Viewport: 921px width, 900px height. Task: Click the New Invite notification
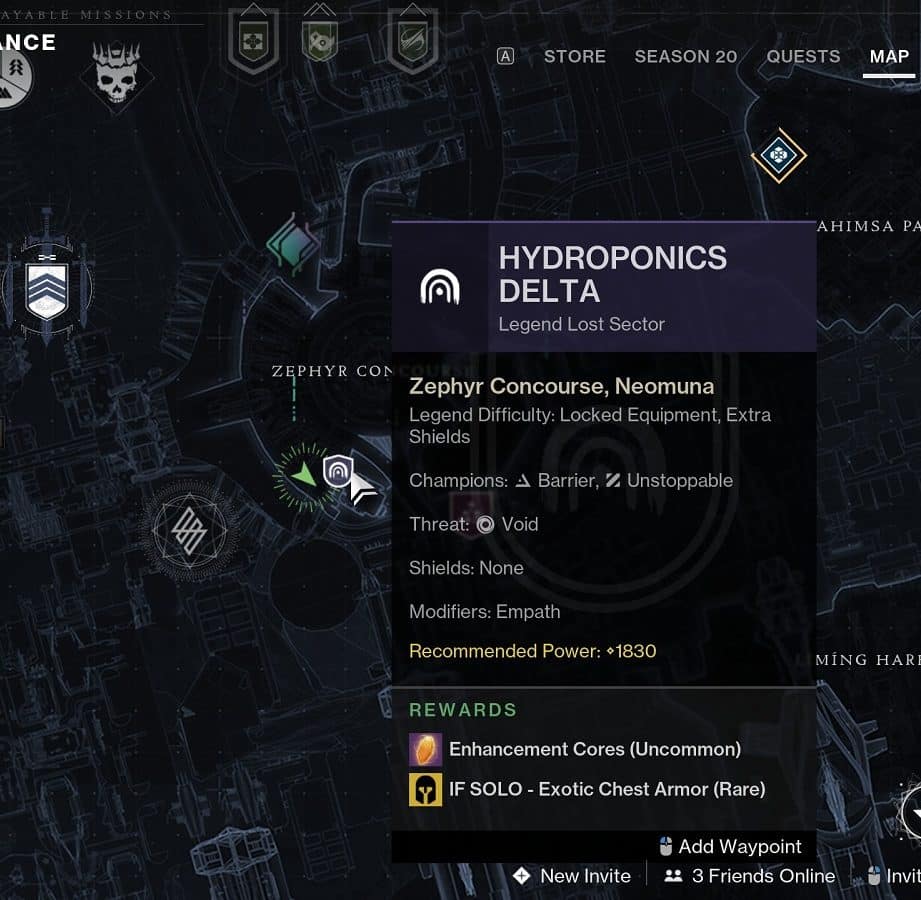572,876
